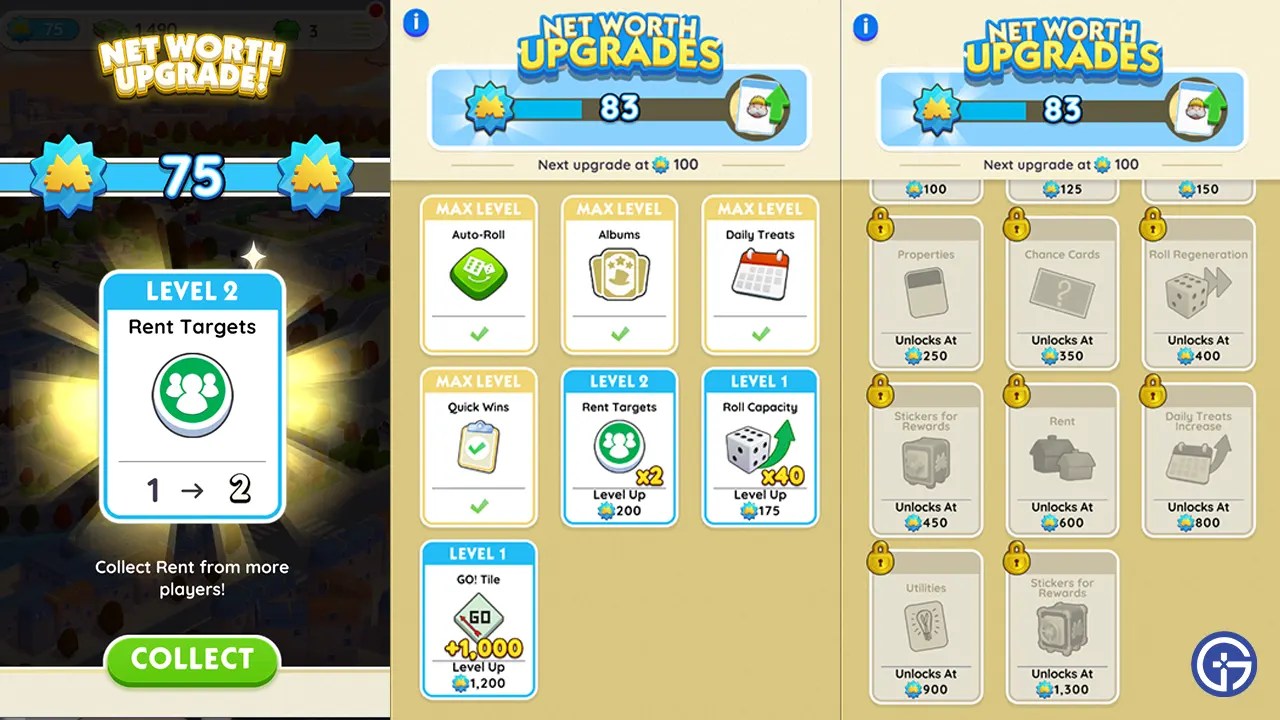
Task: Tap the checkmark under Quick Wins
Action: (x=478, y=506)
